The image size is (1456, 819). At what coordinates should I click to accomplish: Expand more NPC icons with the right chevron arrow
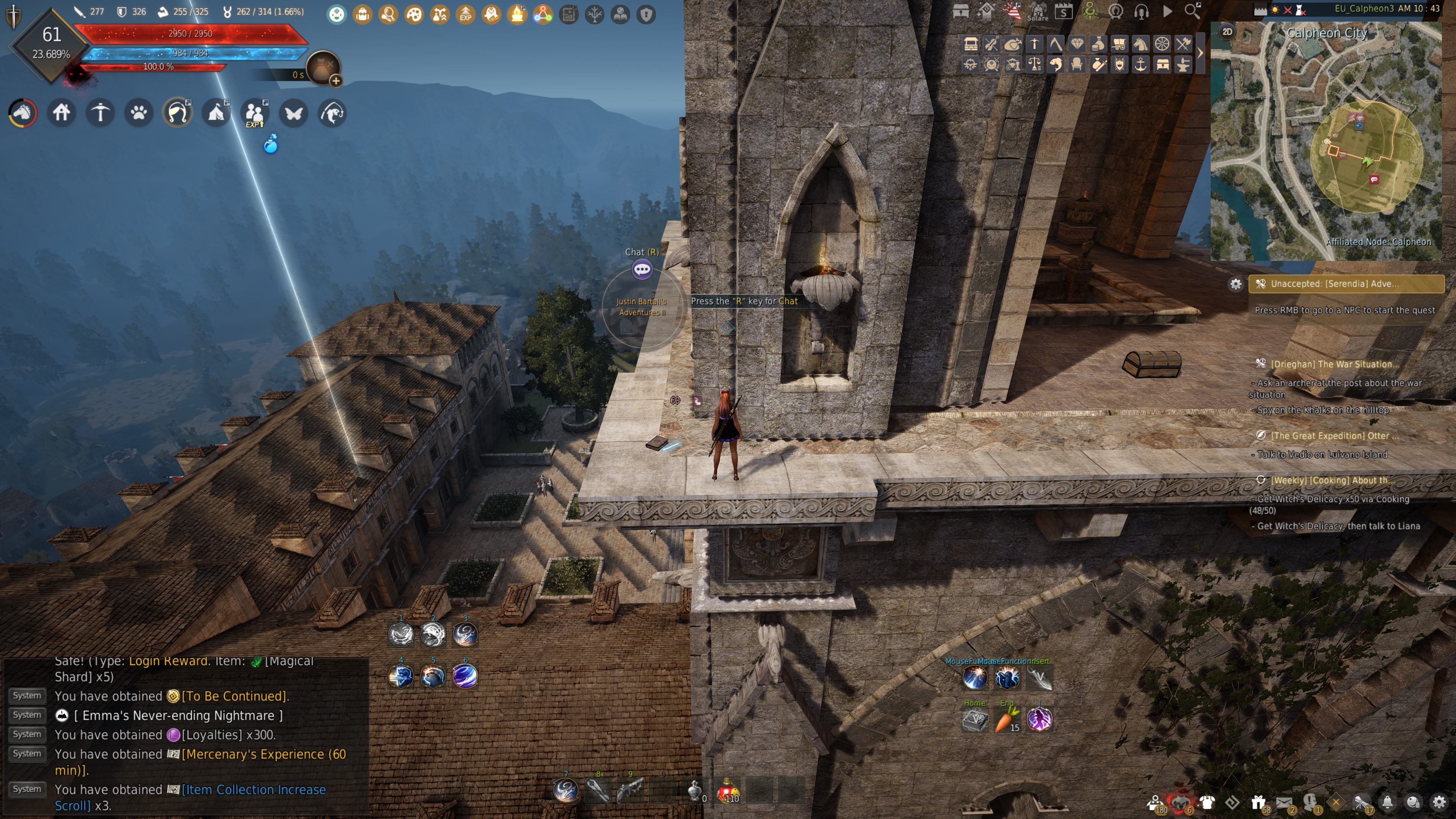[x=1200, y=53]
